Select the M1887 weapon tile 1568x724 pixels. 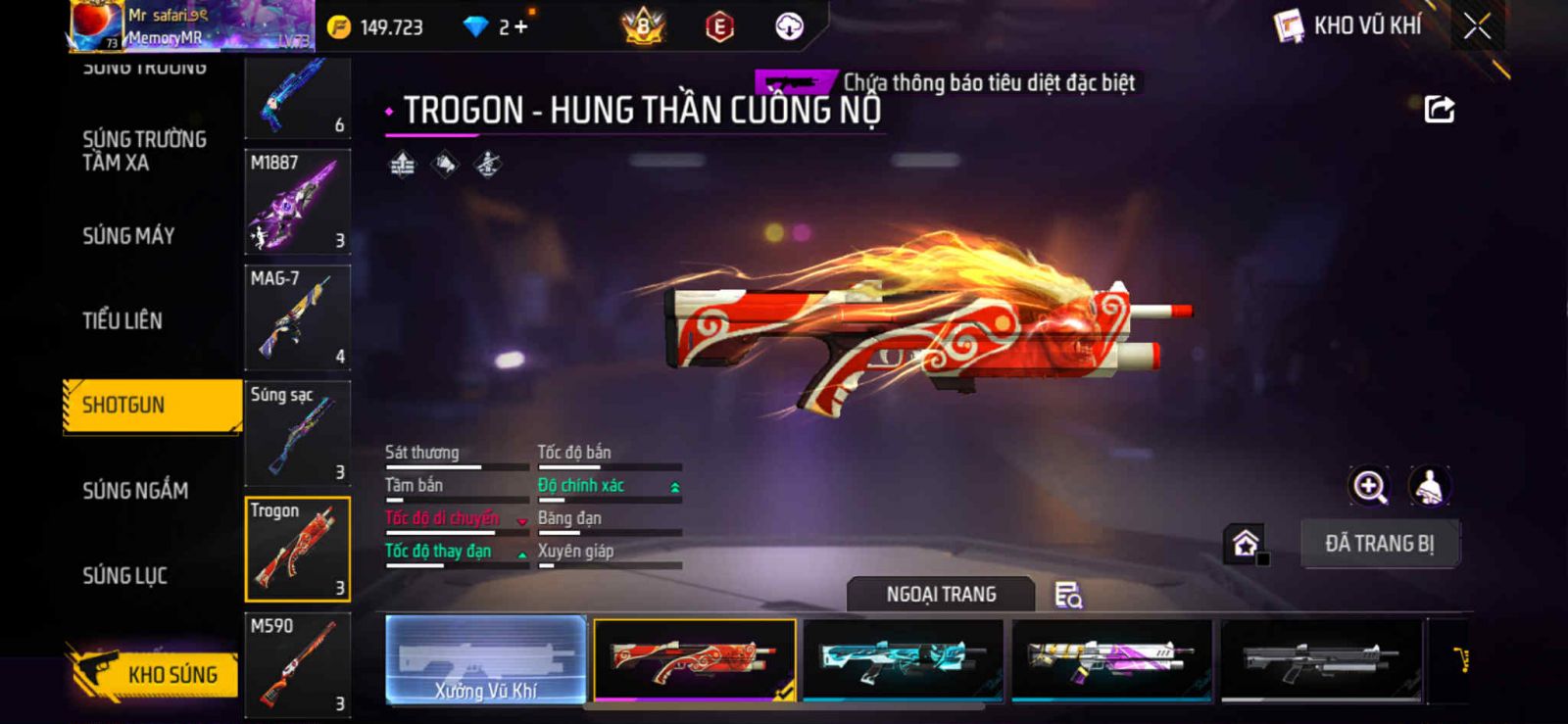tap(297, 202)
